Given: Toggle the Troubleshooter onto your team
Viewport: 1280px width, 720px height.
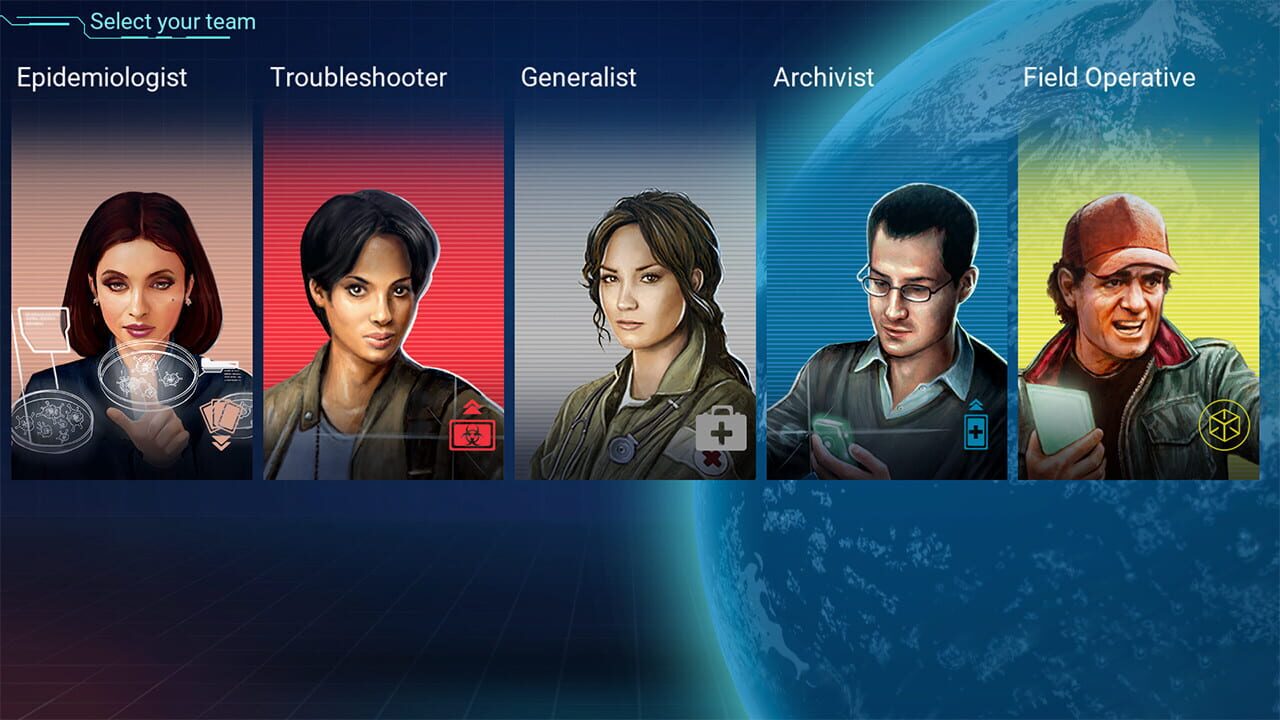Looking at the screenshot, I should (383, 290).
